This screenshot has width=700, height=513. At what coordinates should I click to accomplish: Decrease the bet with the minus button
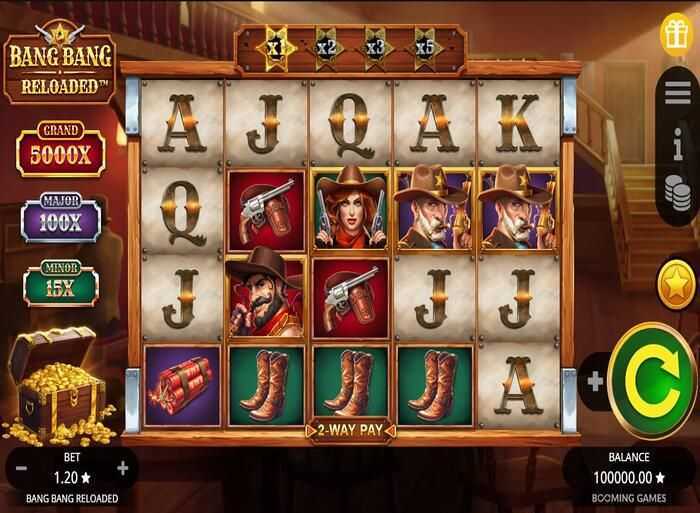tap(22, 467)
